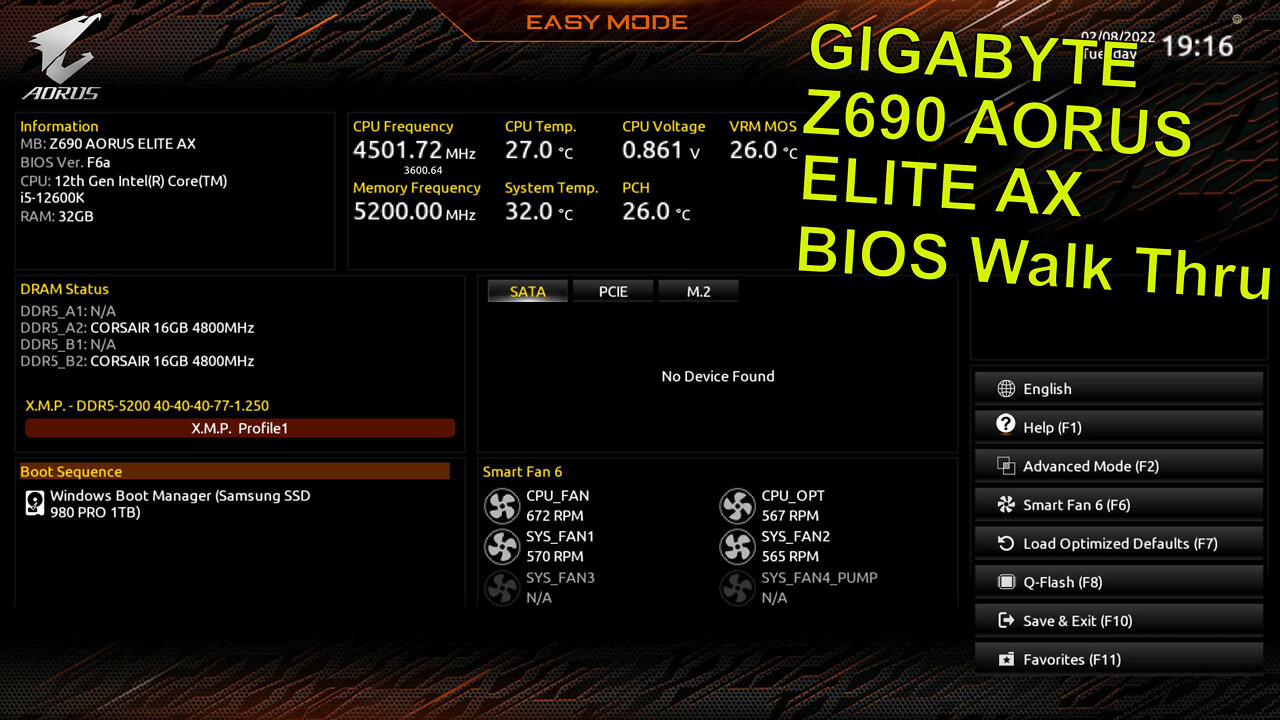Screen dimensions: 1280x720
Task: Switch to the PCIE tab
Action: click(x=613, y=291)
